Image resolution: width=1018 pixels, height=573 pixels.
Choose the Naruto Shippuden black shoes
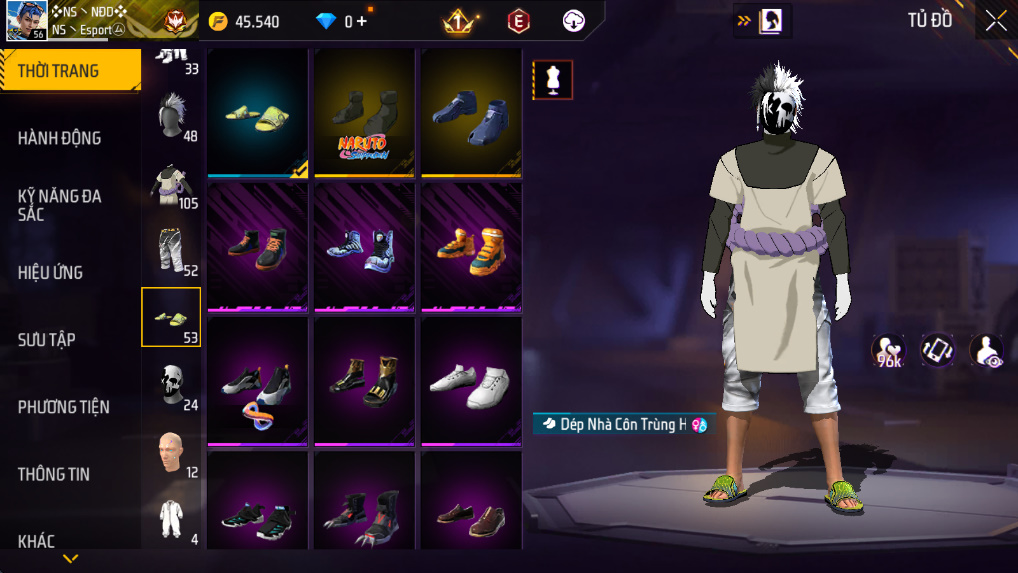pos(364,112)
